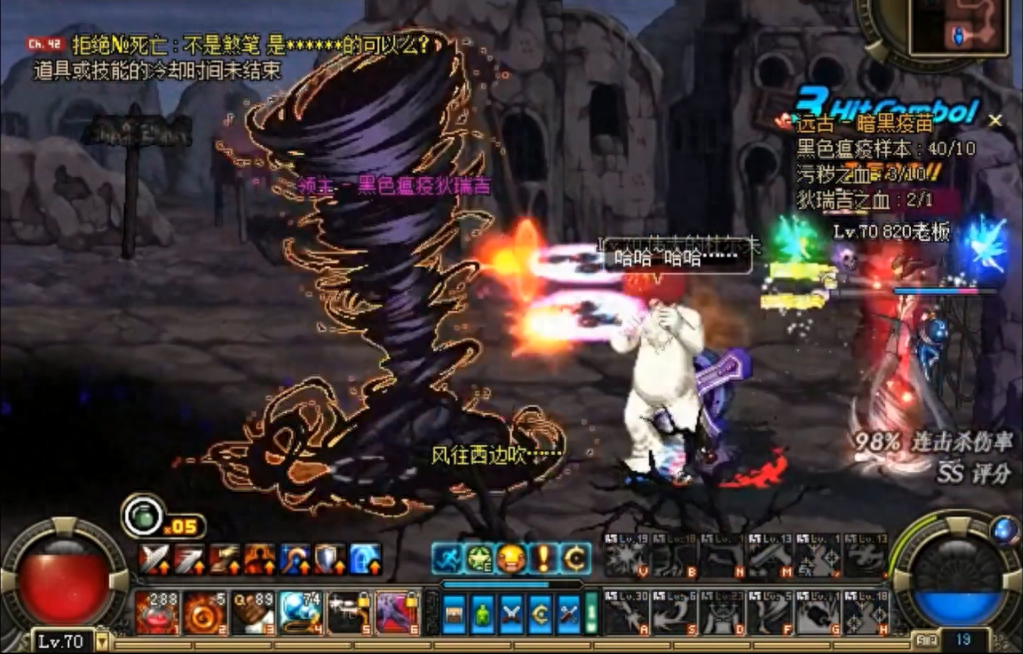The height and width of the screenshot is (654, 1023).
Task: Click the yellow exclamation mark icon
Action: coord(543,558)
